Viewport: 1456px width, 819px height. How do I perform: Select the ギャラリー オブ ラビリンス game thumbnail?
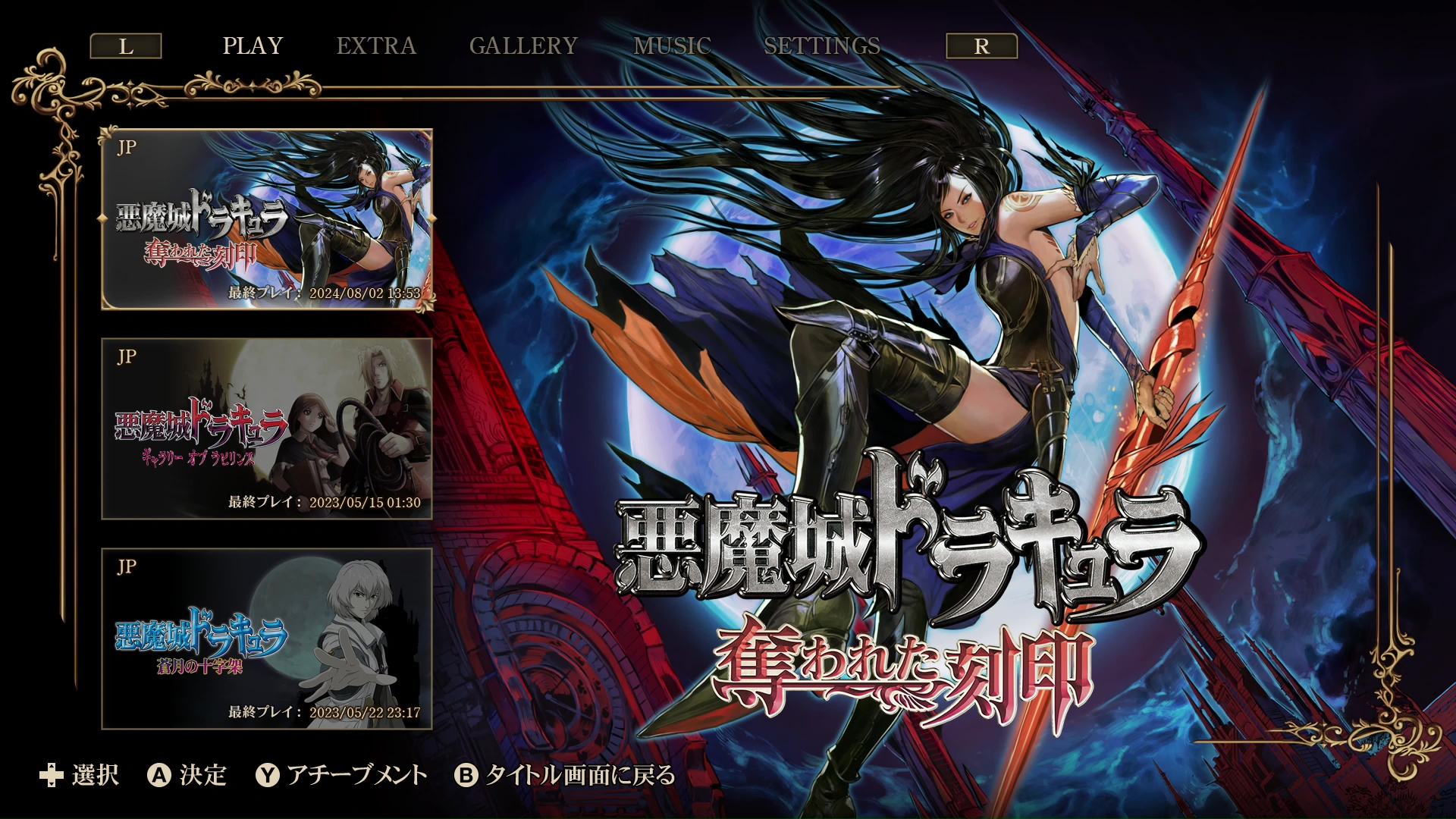267,428
